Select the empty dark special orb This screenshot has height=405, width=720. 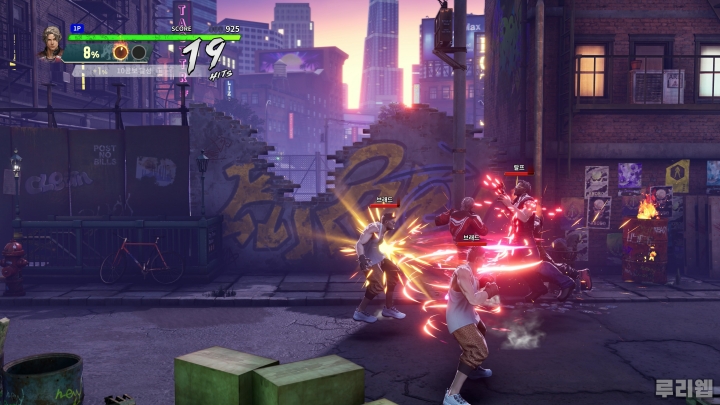(x=139, y=52)
